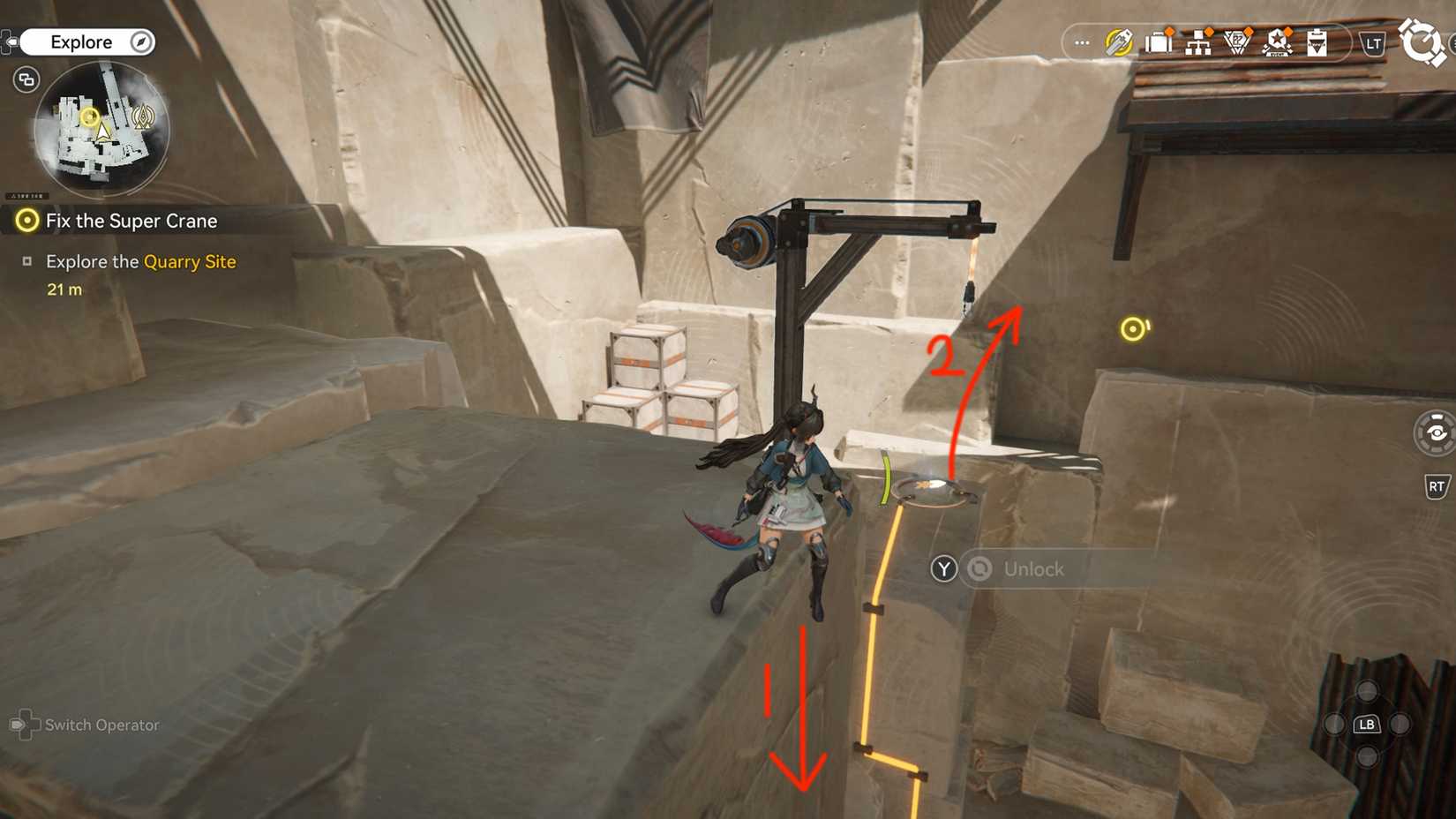Expand the ellipsis menu in the toolbar
Image resolution: width=1456 pixels, height=819 pixels.
1082,42
